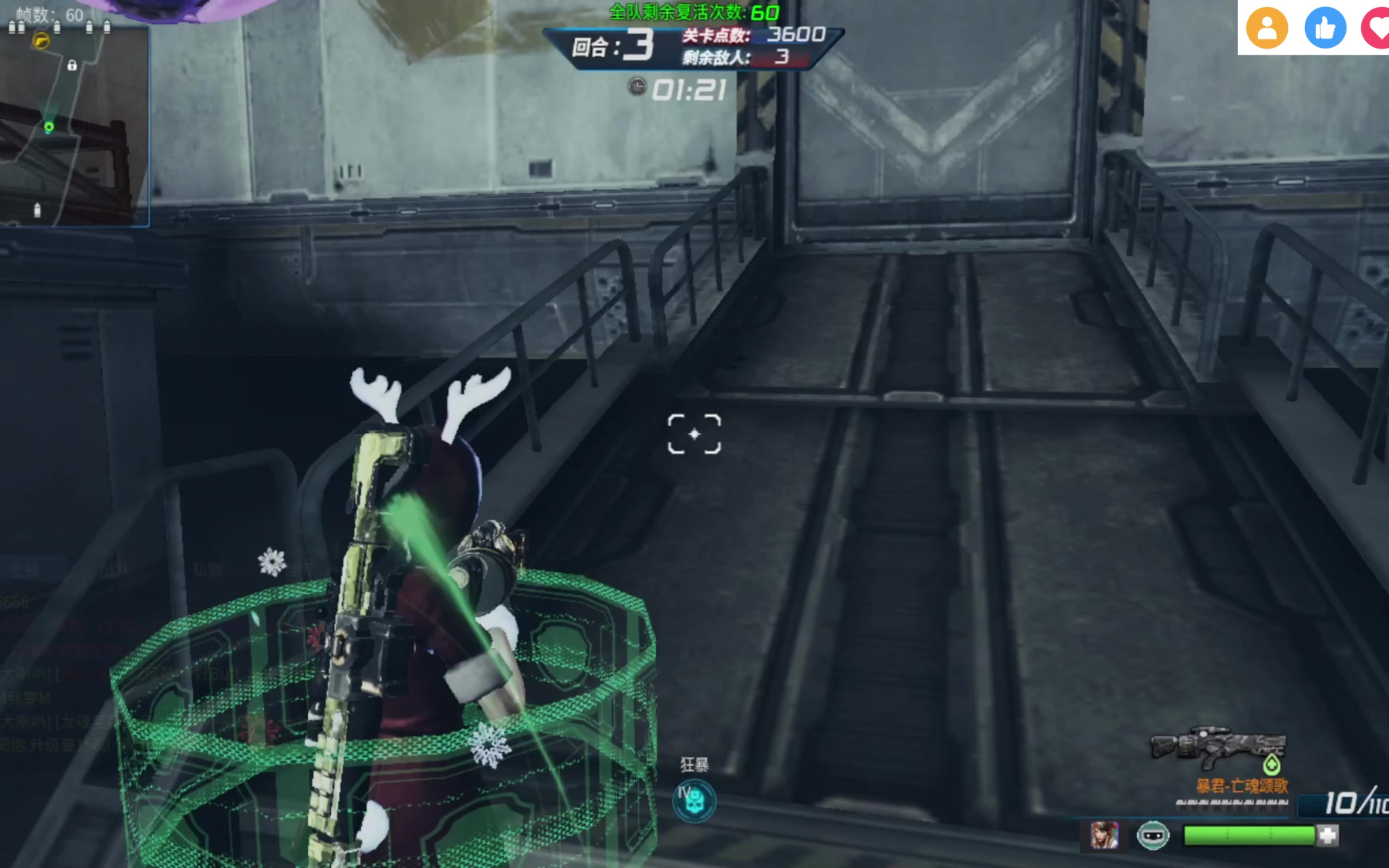Tap the round robot face icon
Image resolution: width=1389 pixels, height=868 pixels.
point(1153,836)
